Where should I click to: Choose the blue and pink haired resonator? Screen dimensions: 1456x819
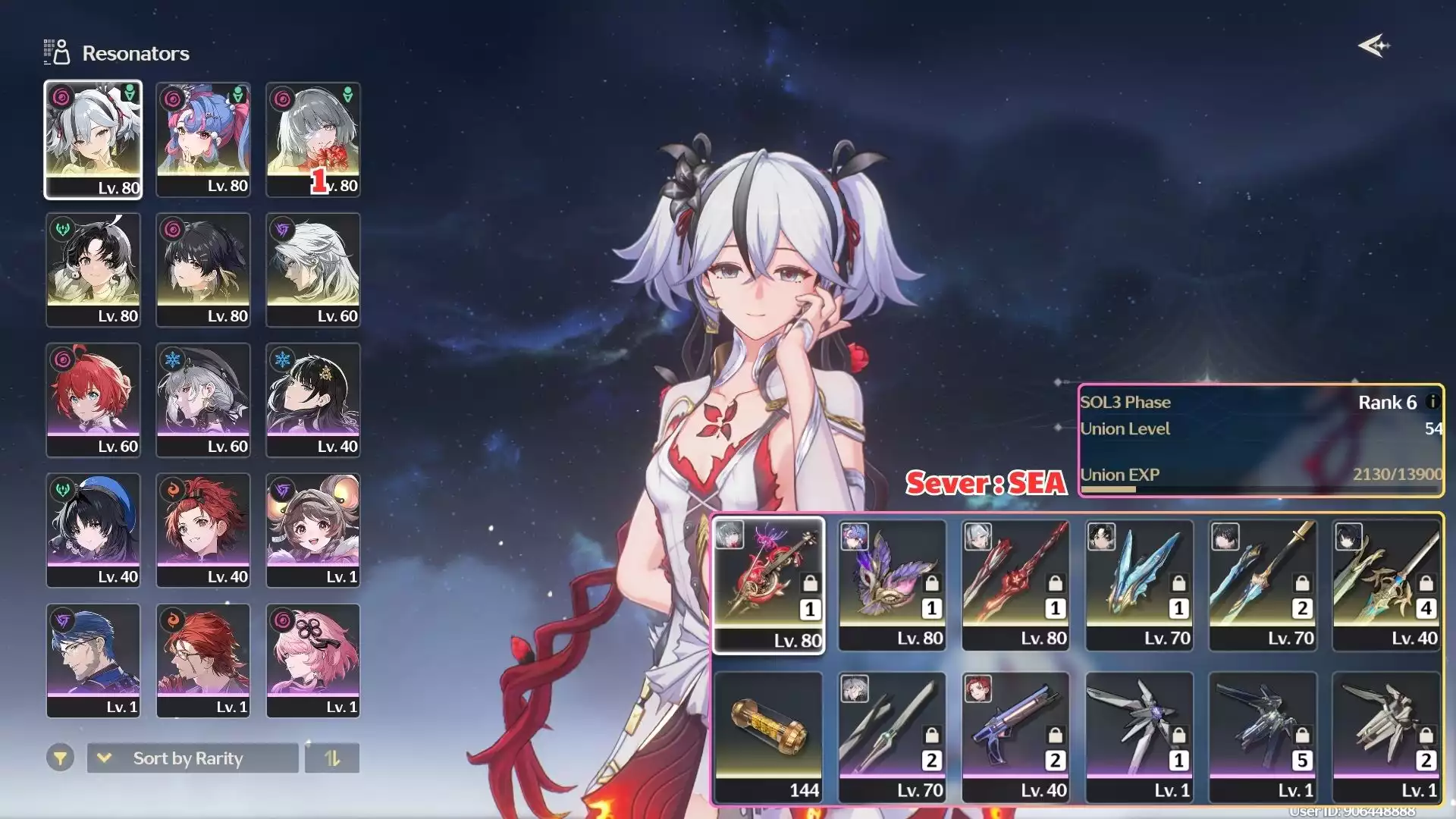(202, 140)
